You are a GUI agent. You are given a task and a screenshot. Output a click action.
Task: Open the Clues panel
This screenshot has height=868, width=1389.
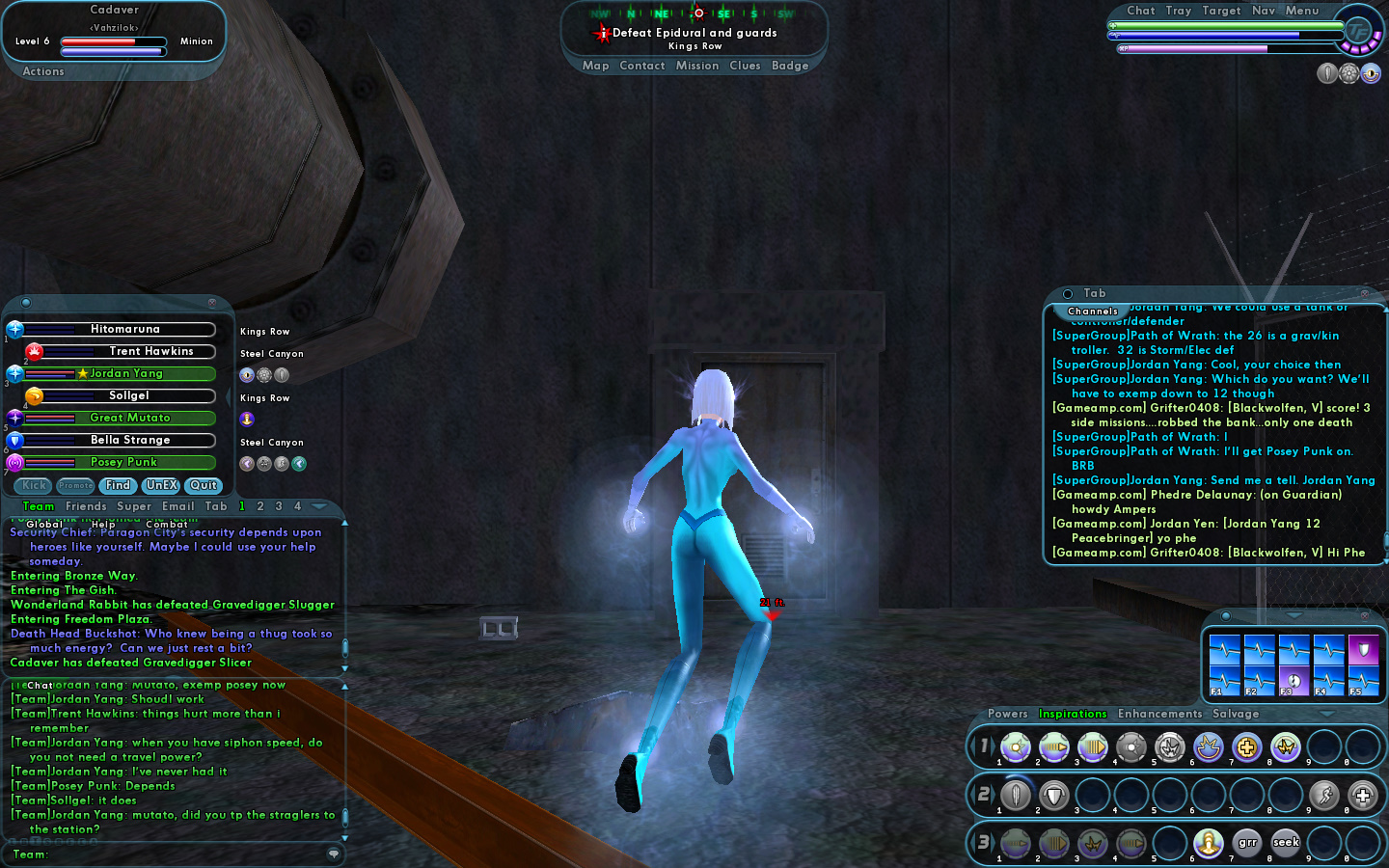[745, 66]
